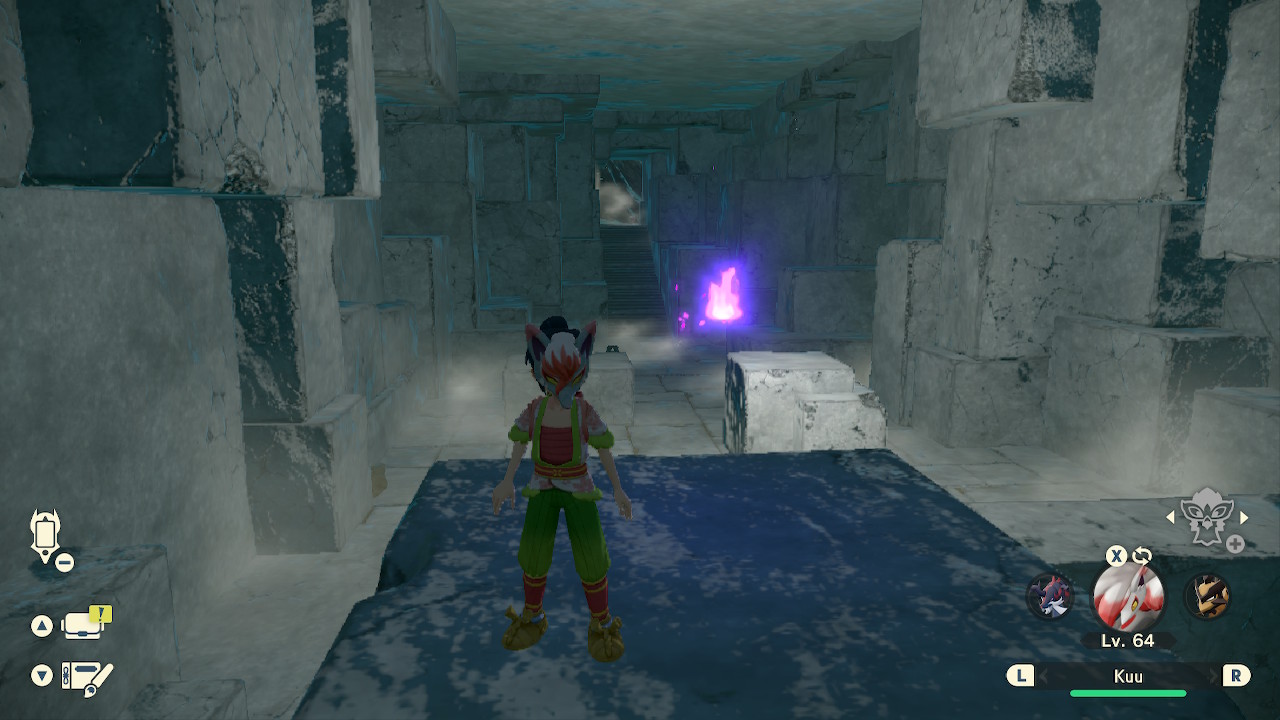Toggle the swap arrows above Kuu's portrait

1142,556
